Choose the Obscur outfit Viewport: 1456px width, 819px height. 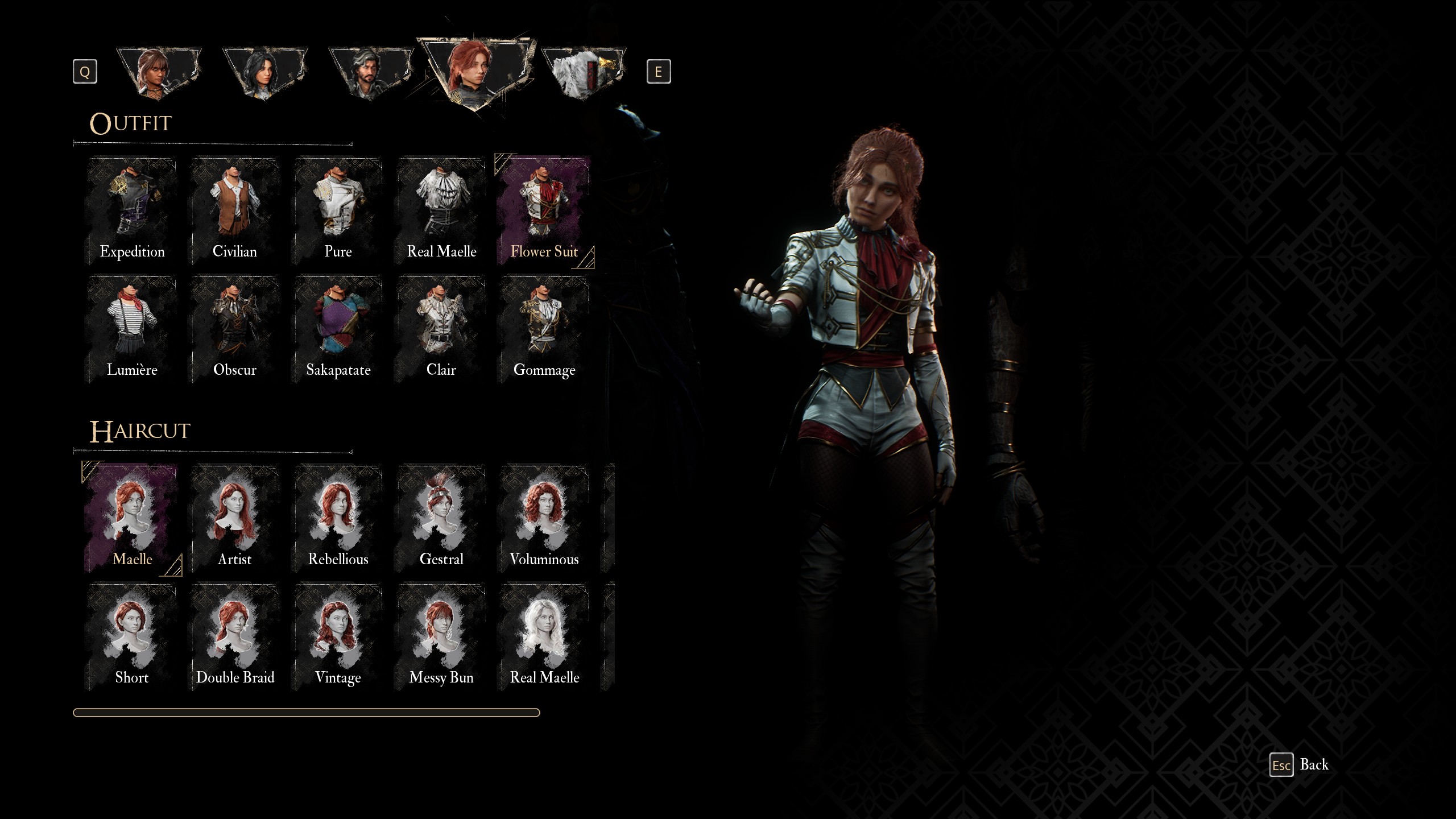point(235,329)
